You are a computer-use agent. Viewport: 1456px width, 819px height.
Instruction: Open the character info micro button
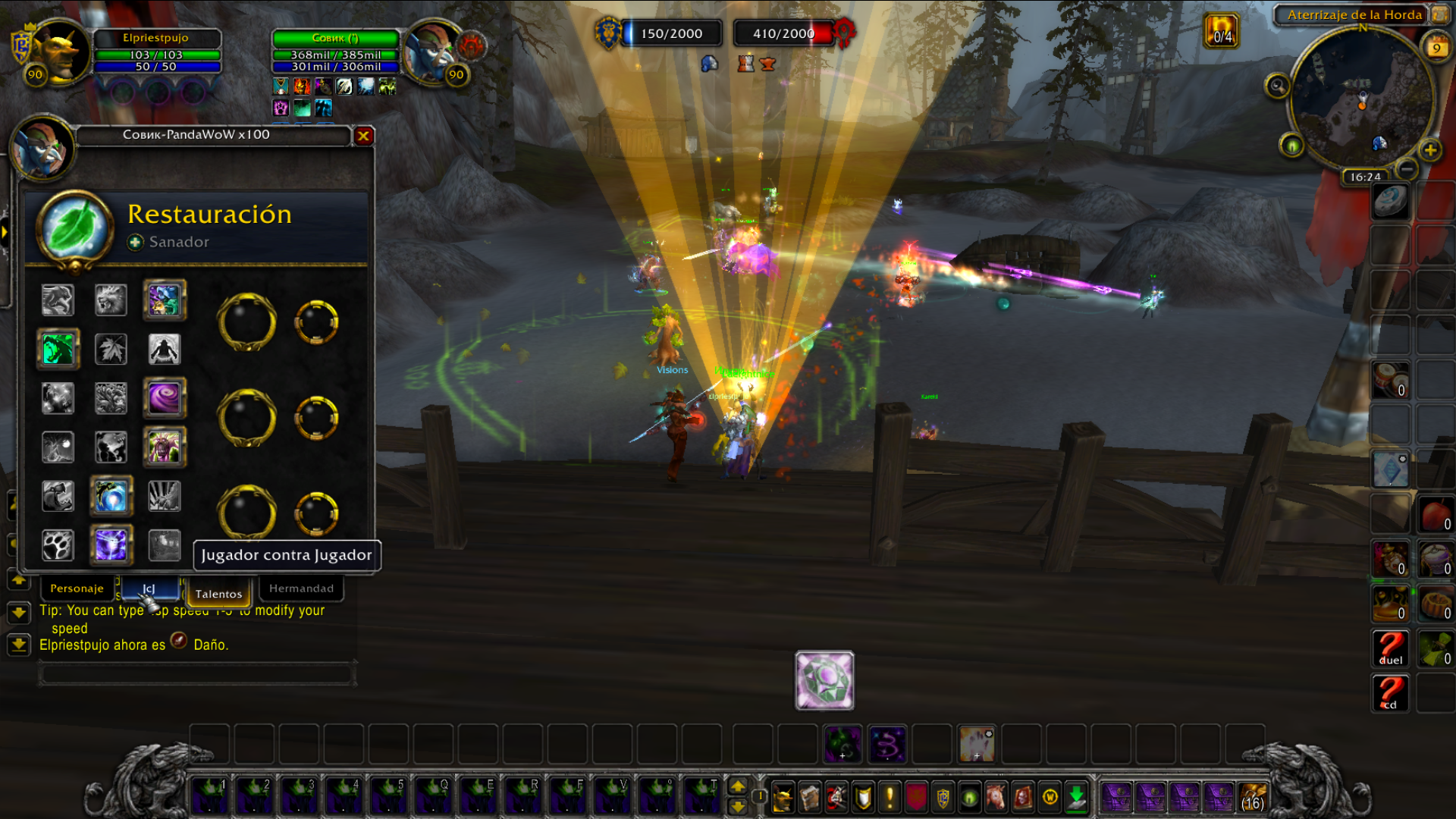pyautogui.click(x=783, y=797)
